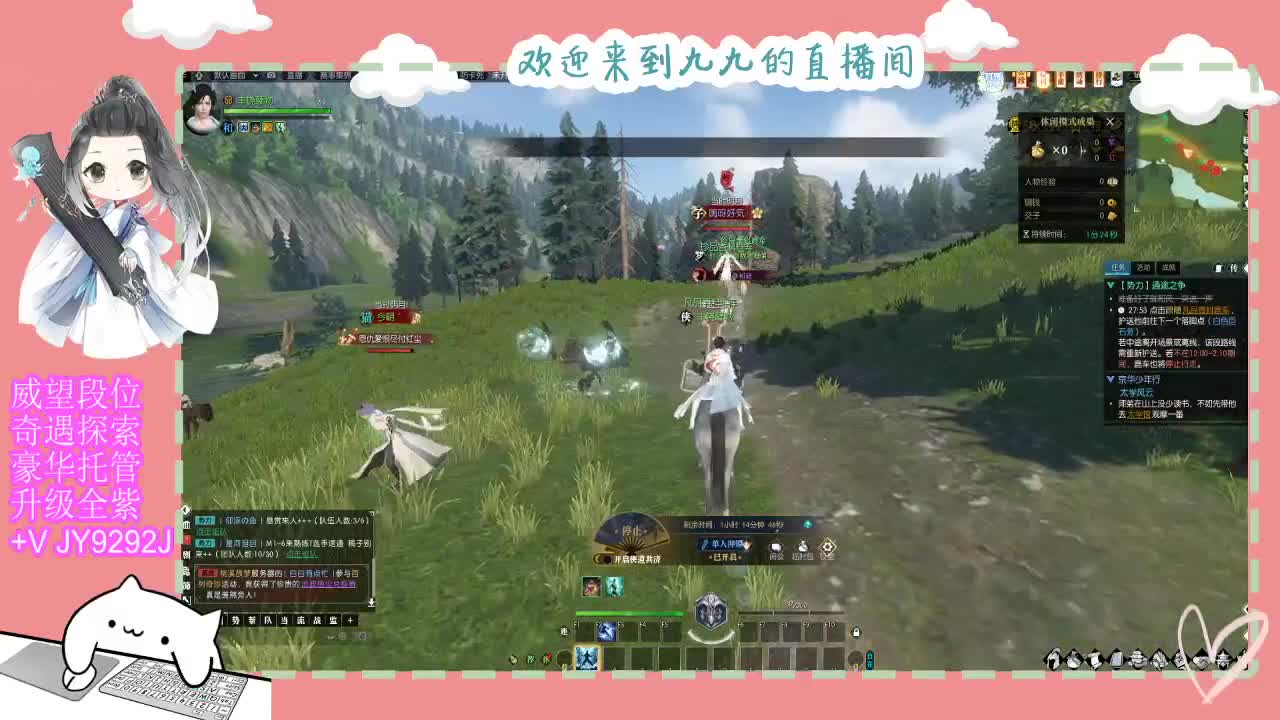This screenshot has height=720, width=1280.
Task: Click the 已开启 status toggle under 单人押镖
Action: 724,557
